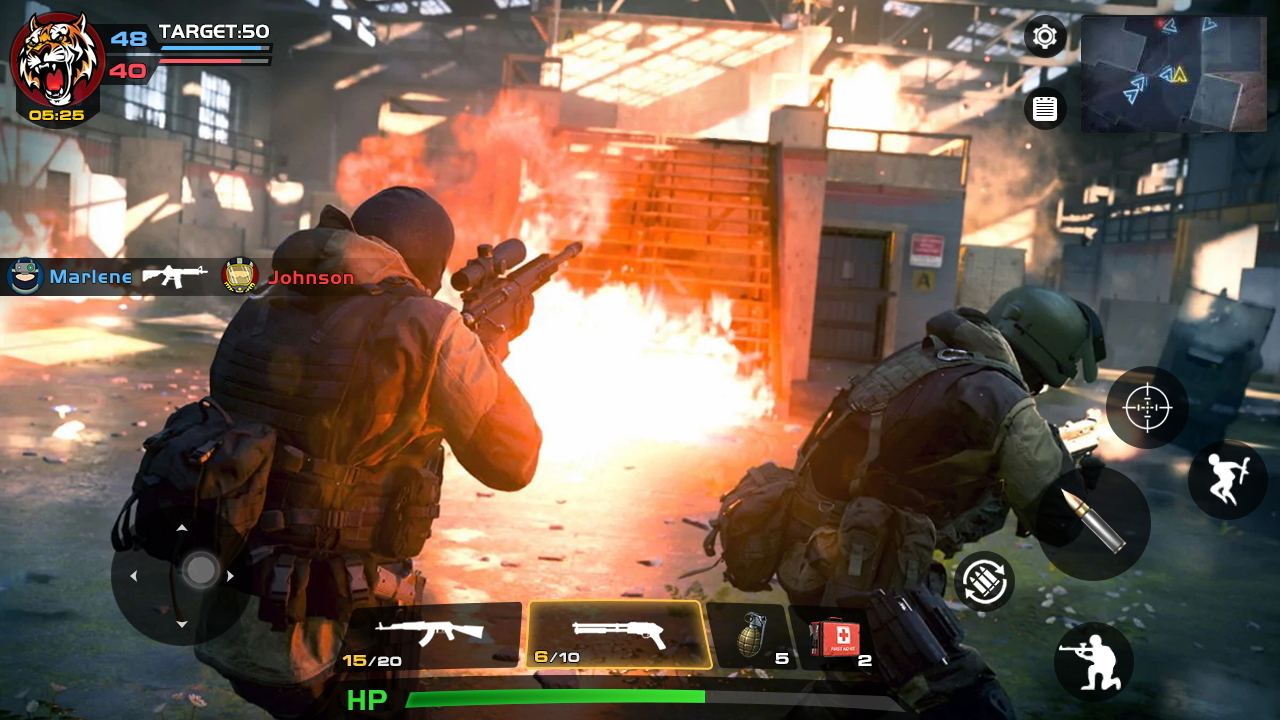Tap the bullet reload icon
Screen dimensions: 1280x720
coord(1094,524)
